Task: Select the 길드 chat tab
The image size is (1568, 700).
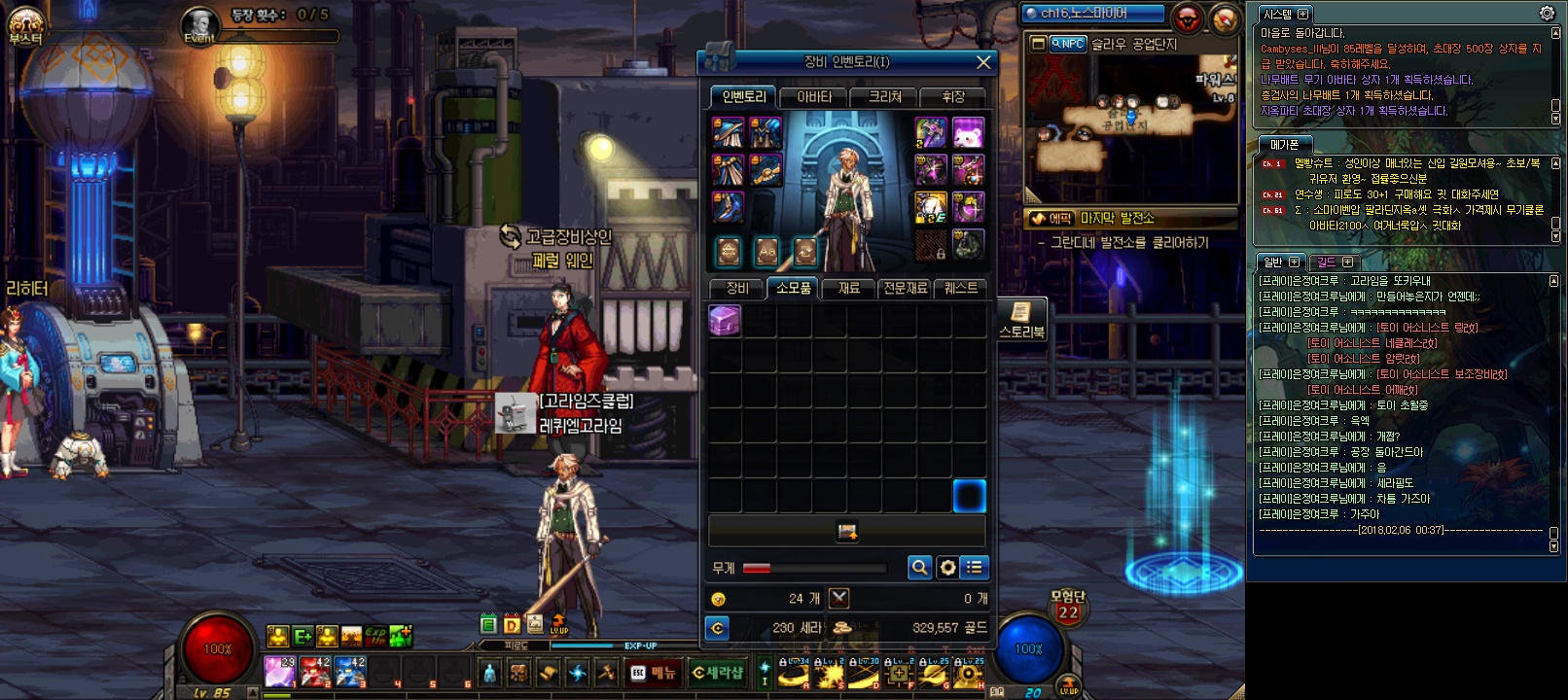Action: (x=1327, y=262)
